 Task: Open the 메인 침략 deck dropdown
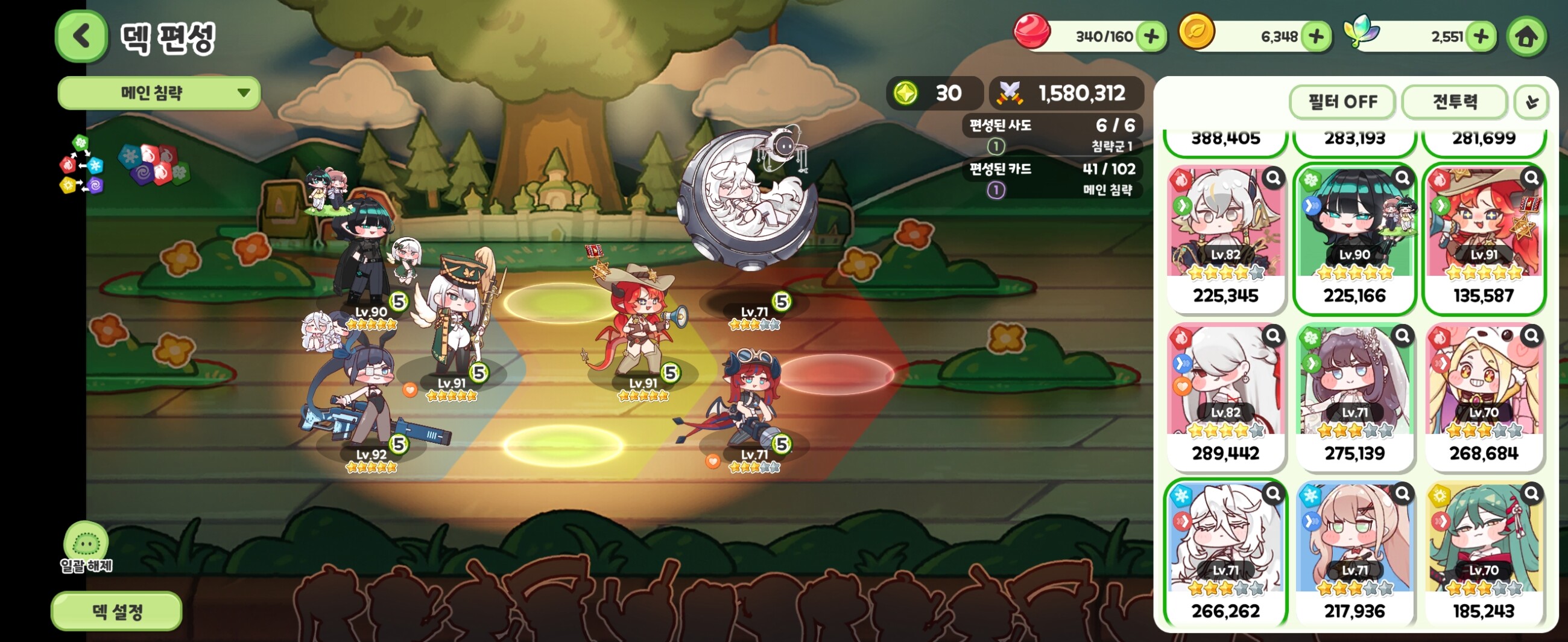coord(159,93)
